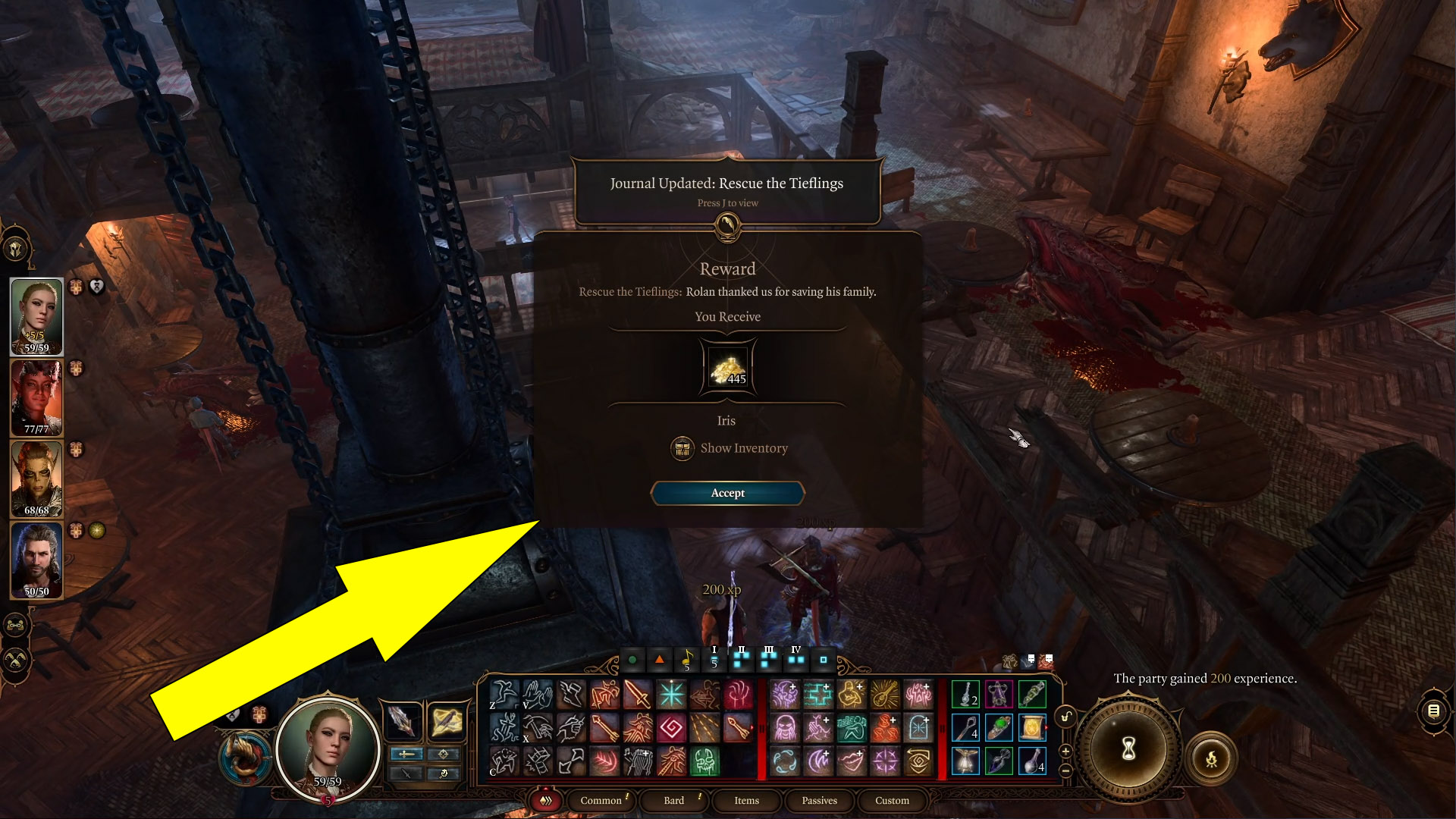Remove a hotbar row with the minus control
This screenshot has width=1456, height=819.
[x=1065, y=770]
